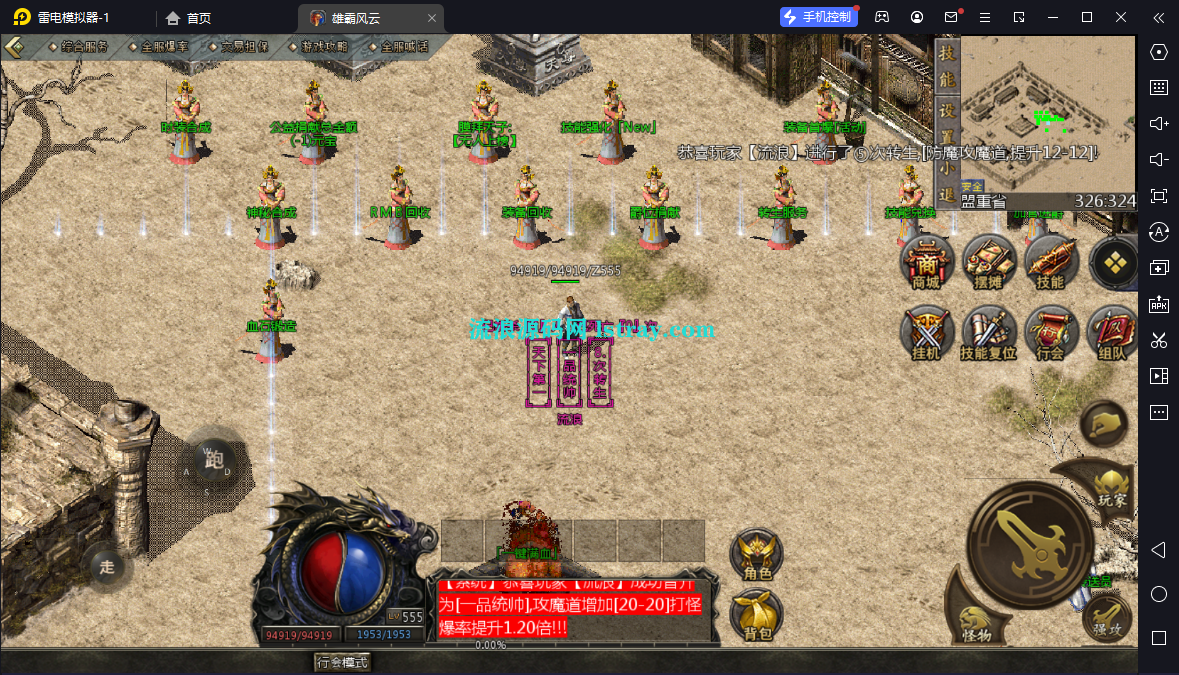The height and width of the screenshot is (675, 1179).
Task: Click the 技能复位 skill reset icon
Action: click(x=988, y=333)
